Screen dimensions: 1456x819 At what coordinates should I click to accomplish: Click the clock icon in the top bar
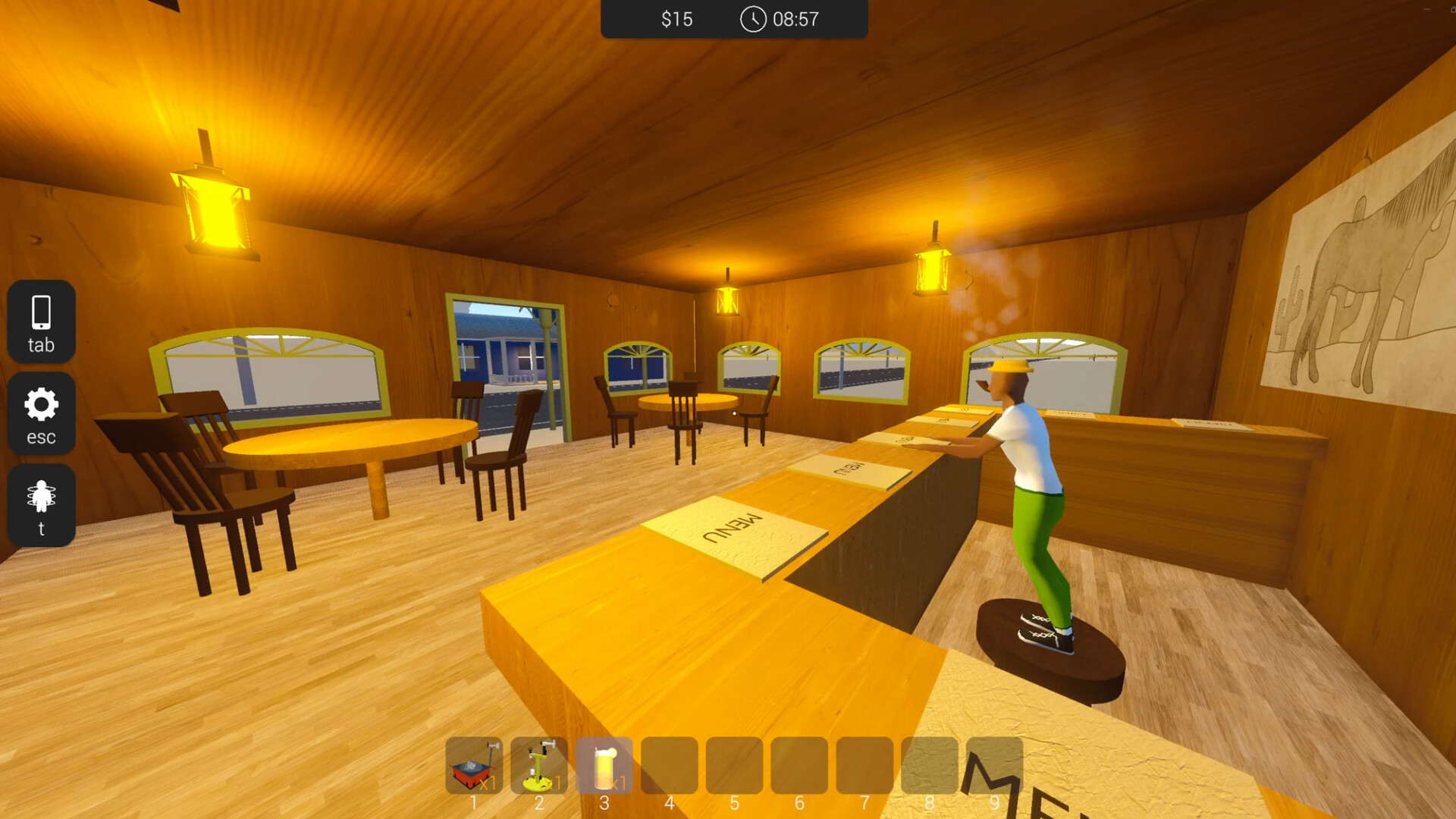(x=752, y=20)
